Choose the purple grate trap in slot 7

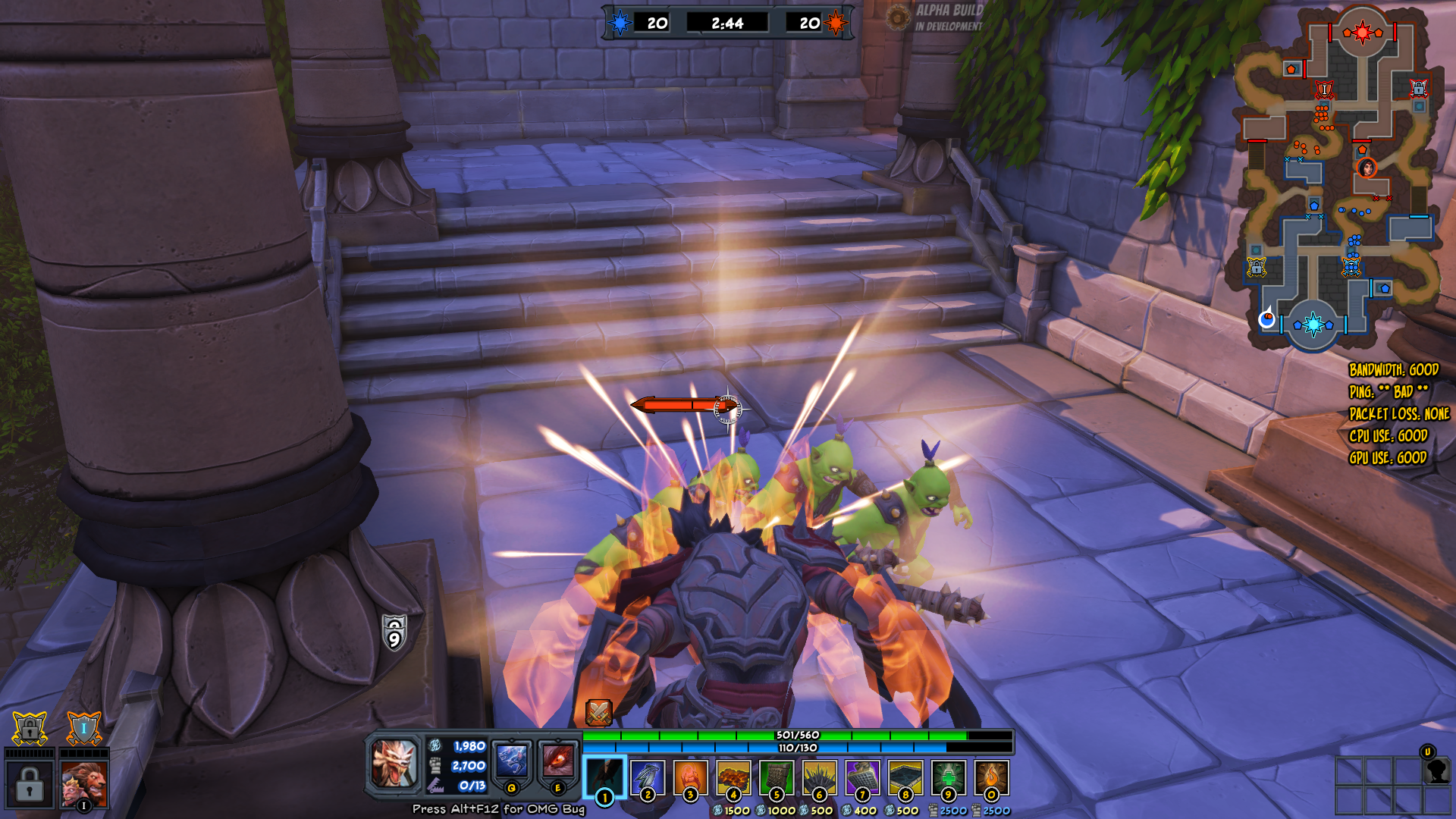[x=862, y=777]
